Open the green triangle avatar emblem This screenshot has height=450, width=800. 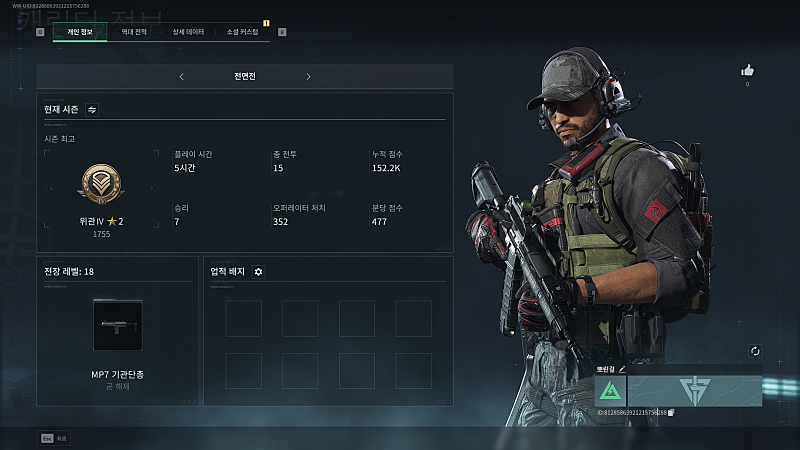click(610, 391)
